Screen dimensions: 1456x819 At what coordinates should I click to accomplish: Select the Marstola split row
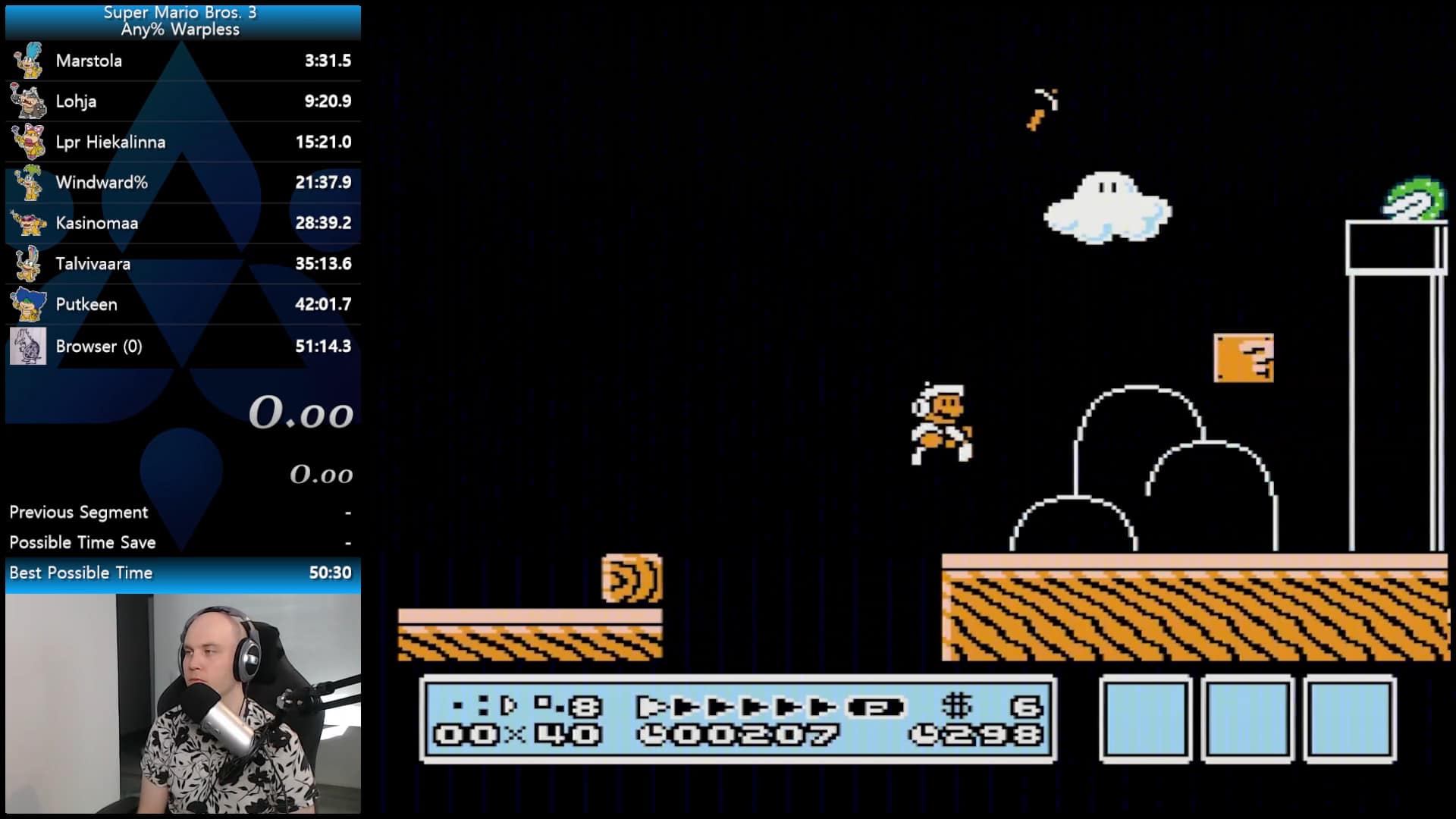[x=180, y=61]
